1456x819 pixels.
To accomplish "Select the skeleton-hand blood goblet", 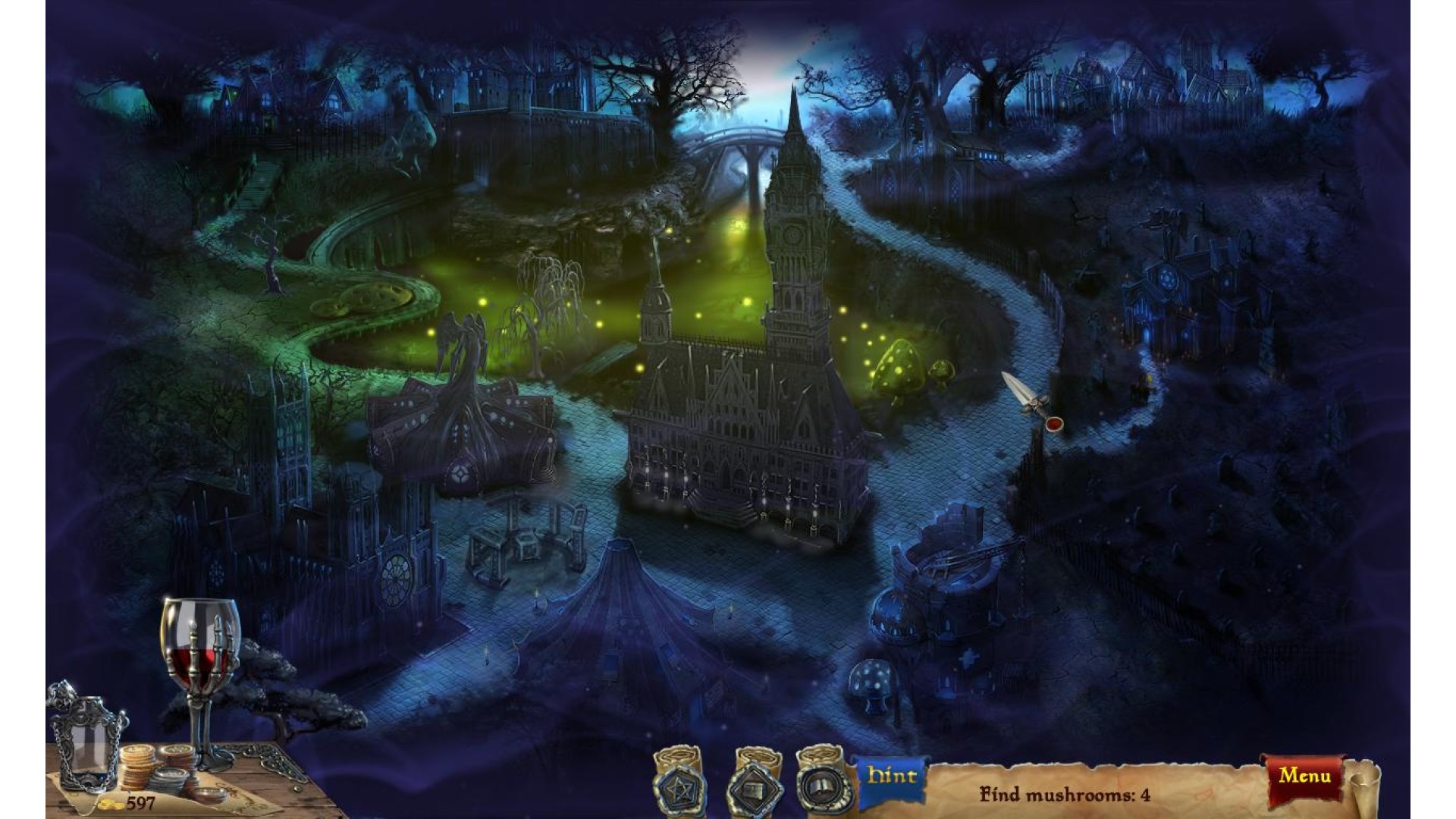I will [200, 667].
